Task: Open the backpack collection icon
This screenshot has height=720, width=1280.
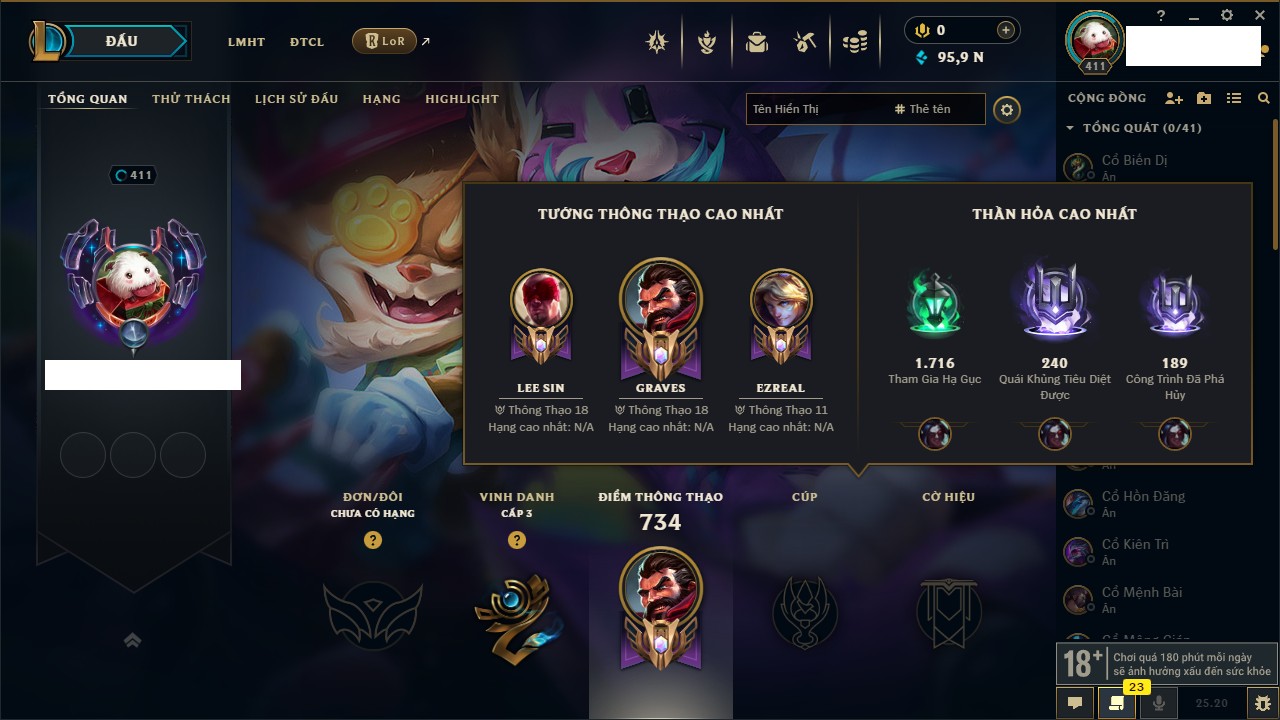Action: tap(757, 42)
